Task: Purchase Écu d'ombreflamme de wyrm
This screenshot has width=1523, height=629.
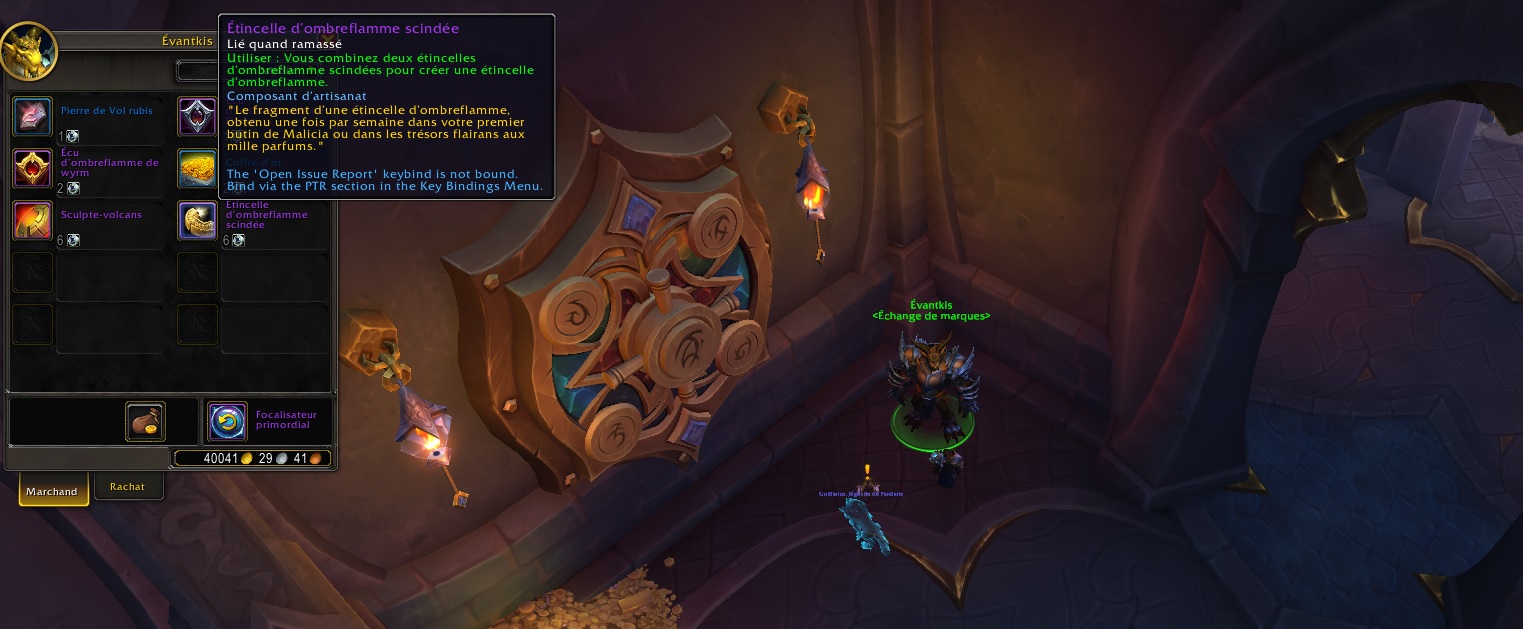Action: pyautogui.click(x=32, y=168)
